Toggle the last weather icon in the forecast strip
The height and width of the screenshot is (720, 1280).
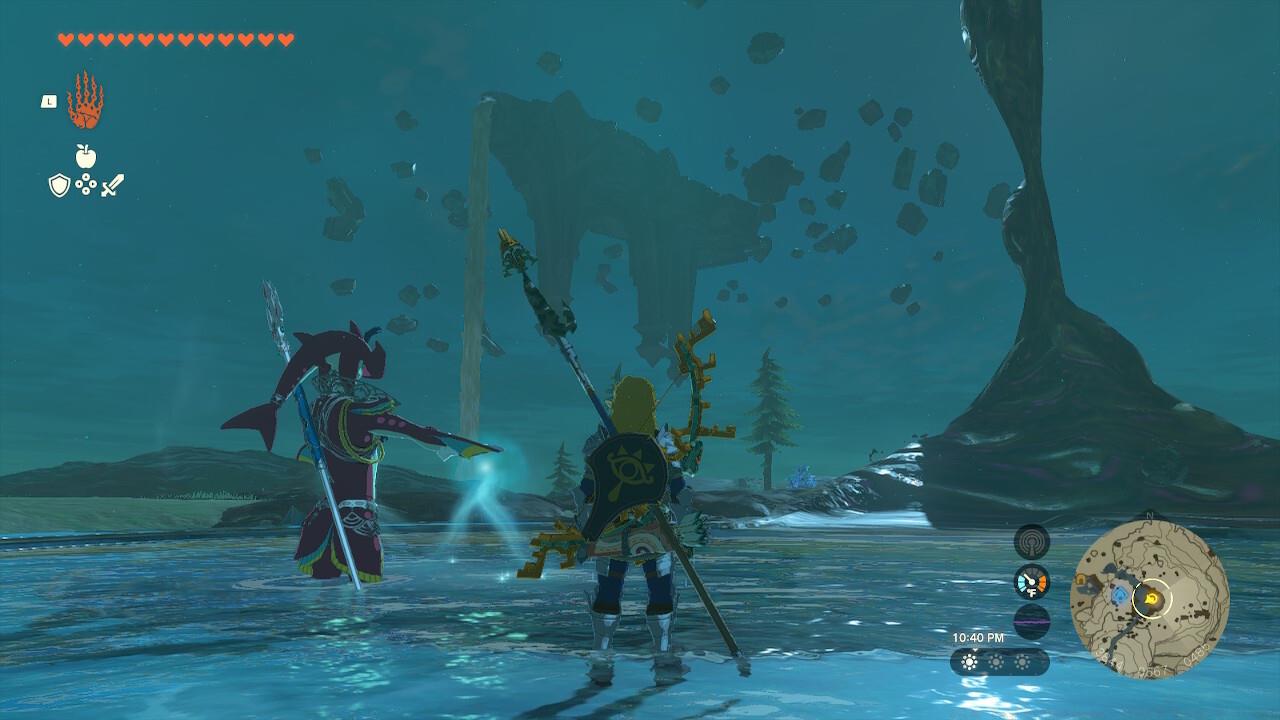[x=1023, y=661]
